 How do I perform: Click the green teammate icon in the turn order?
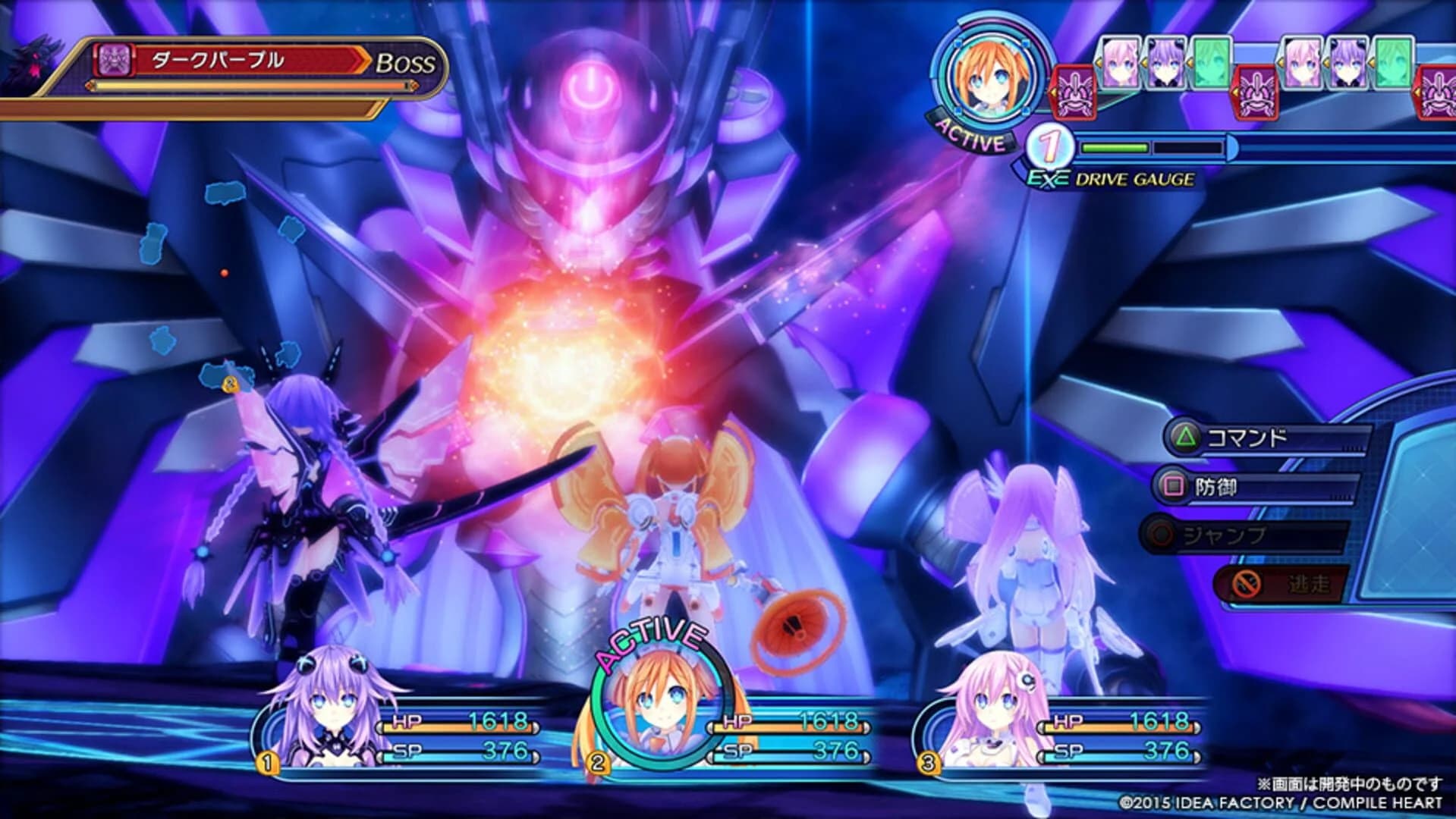click(x=1211, y=62)
